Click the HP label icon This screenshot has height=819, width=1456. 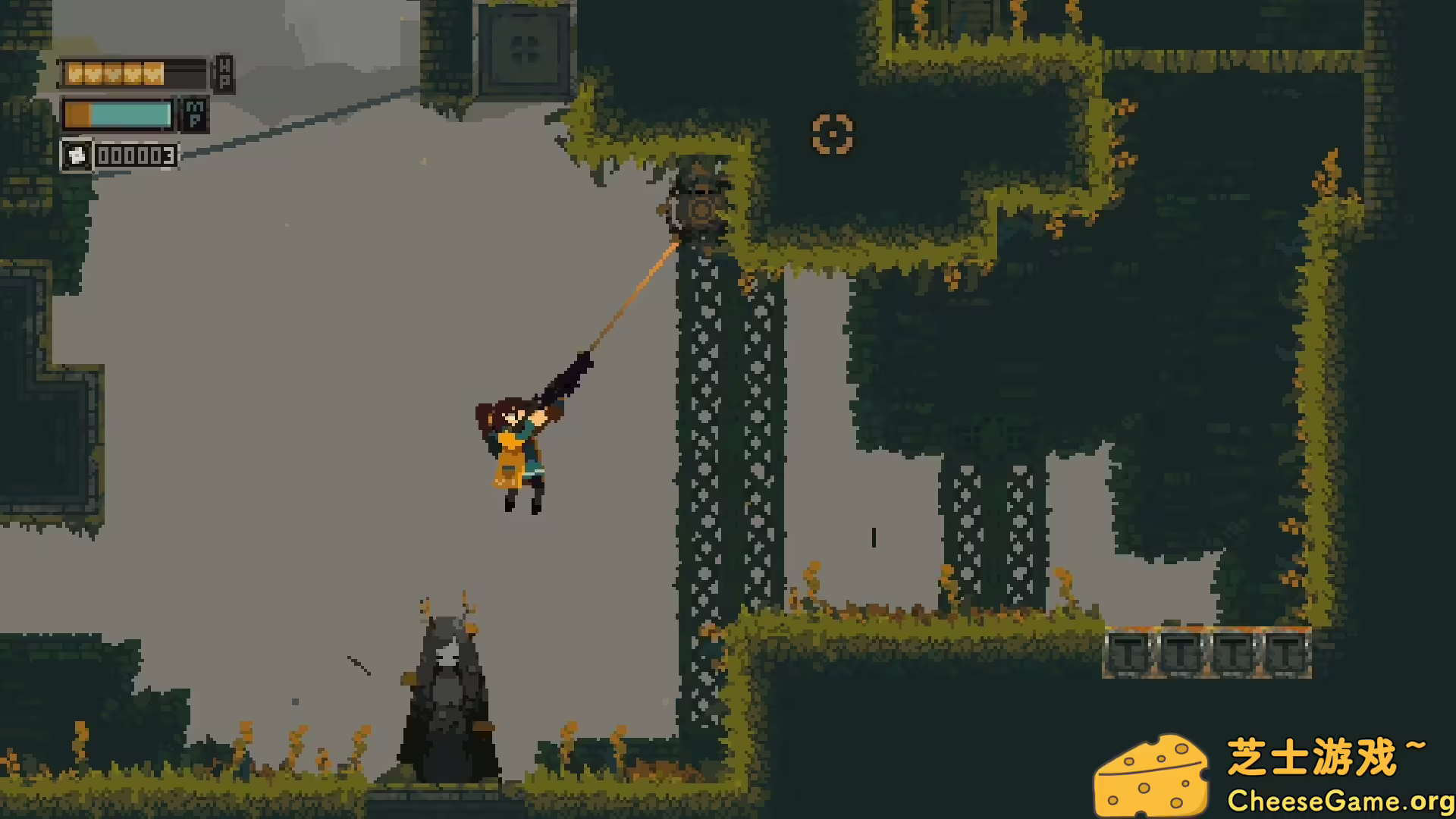pyautogui.click(x=224, y=73)
